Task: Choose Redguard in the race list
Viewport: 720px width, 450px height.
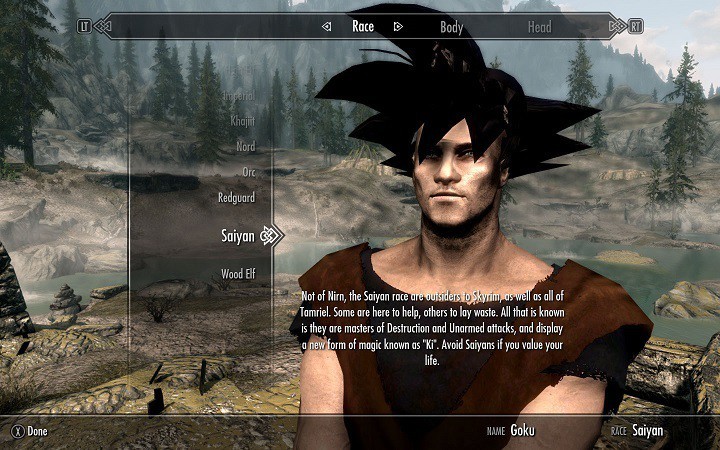Action: (x=236, y=197)
